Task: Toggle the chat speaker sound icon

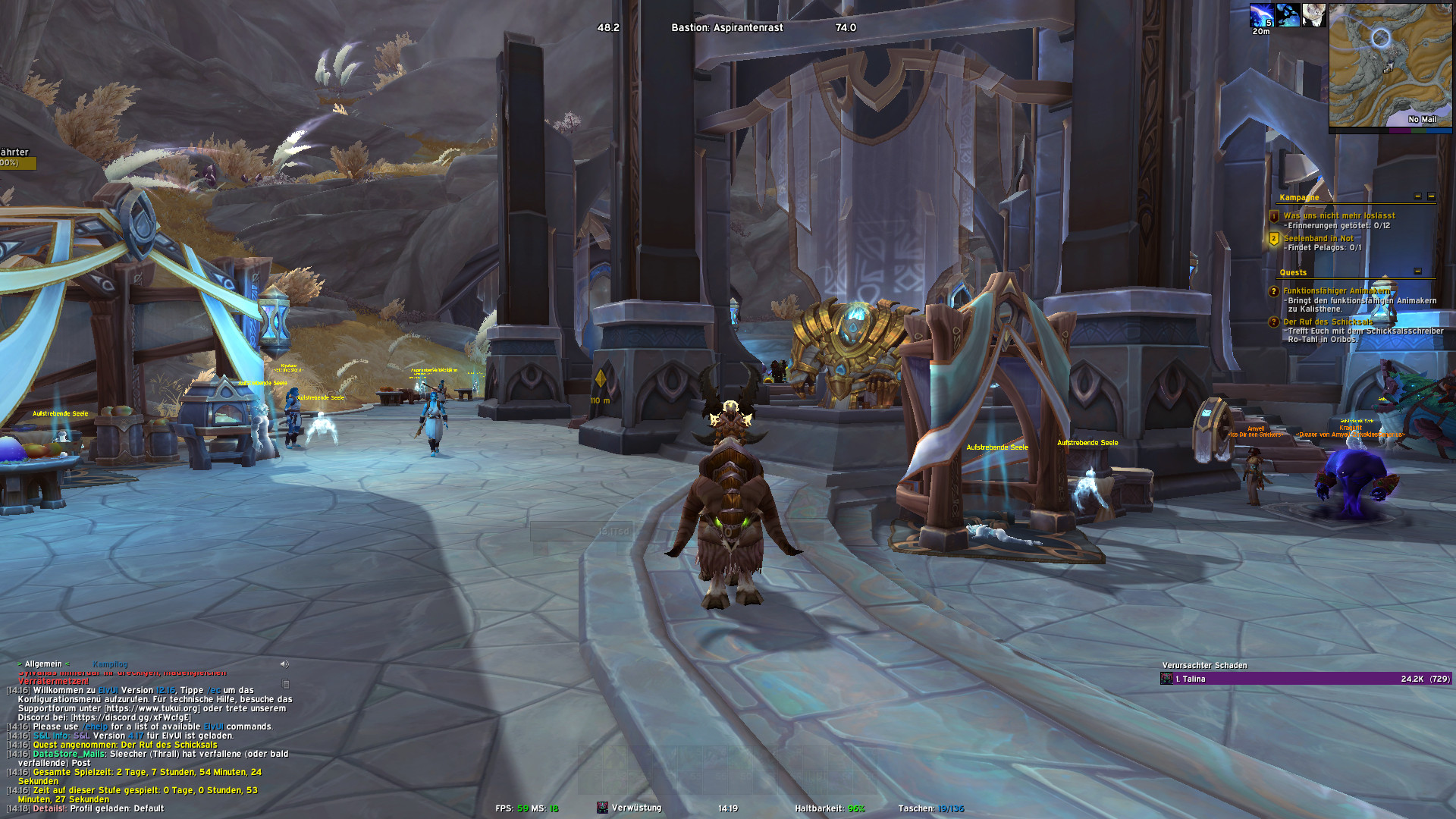Action: click(x=284, y=664)
